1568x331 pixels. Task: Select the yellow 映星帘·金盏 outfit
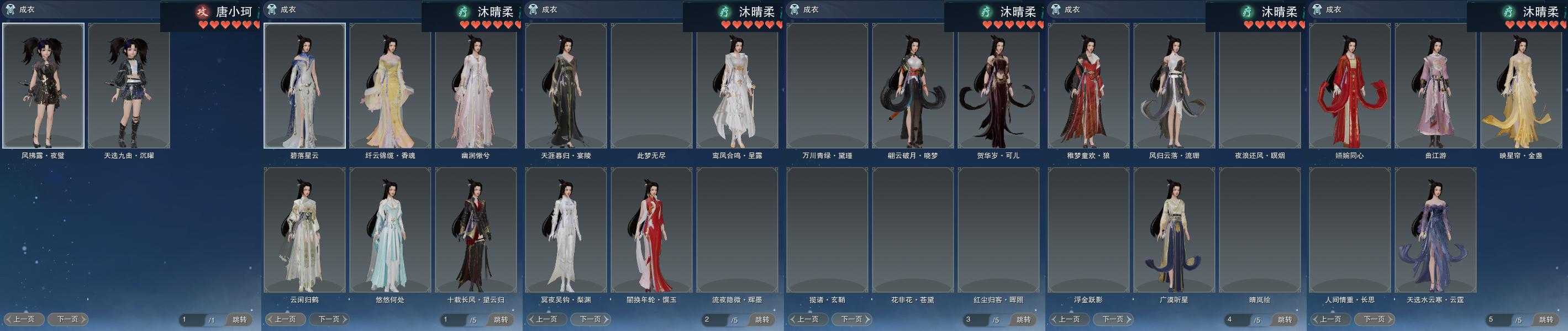coord(1520,86)
